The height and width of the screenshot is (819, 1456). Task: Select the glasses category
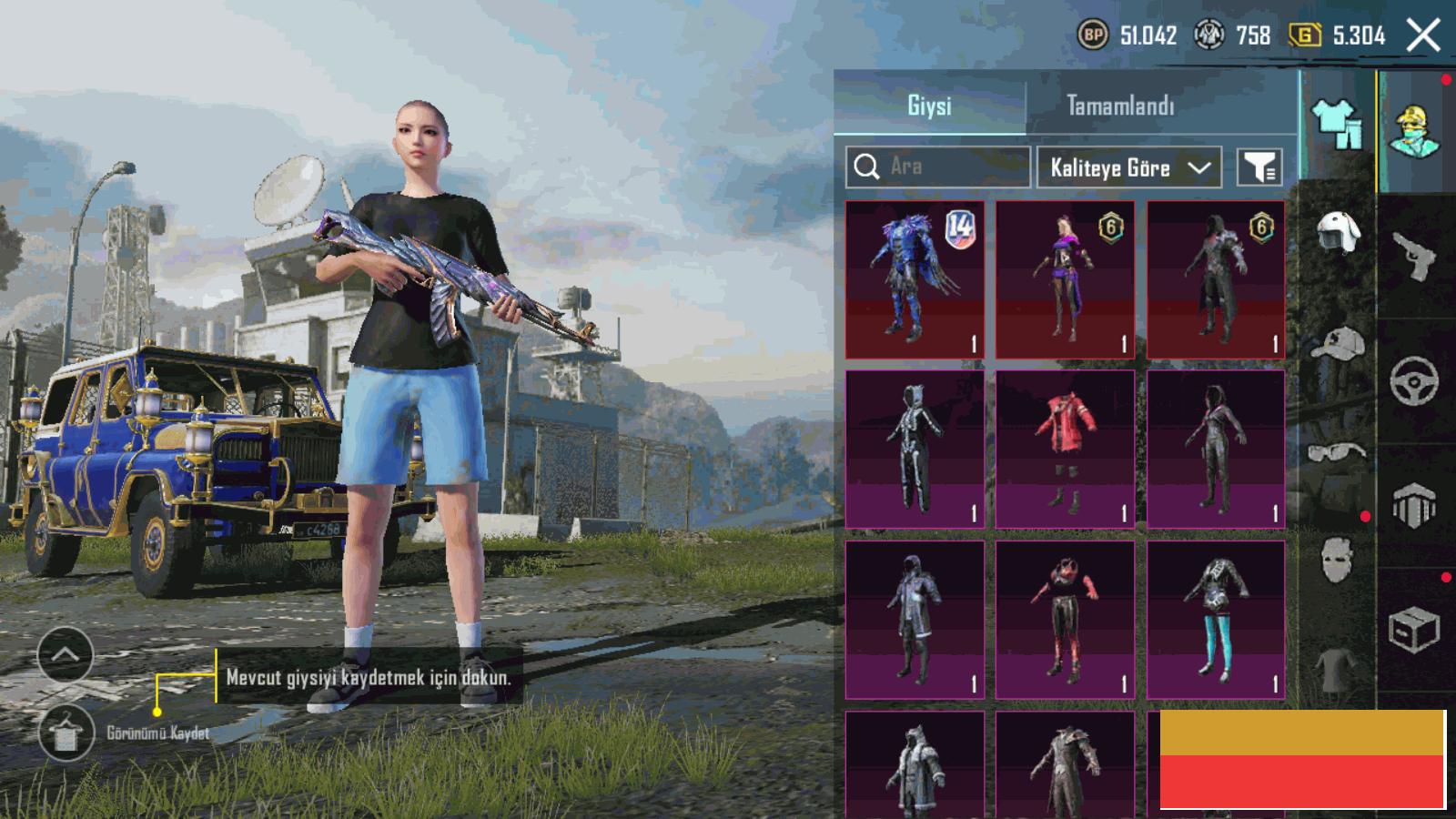[1338, 451]
